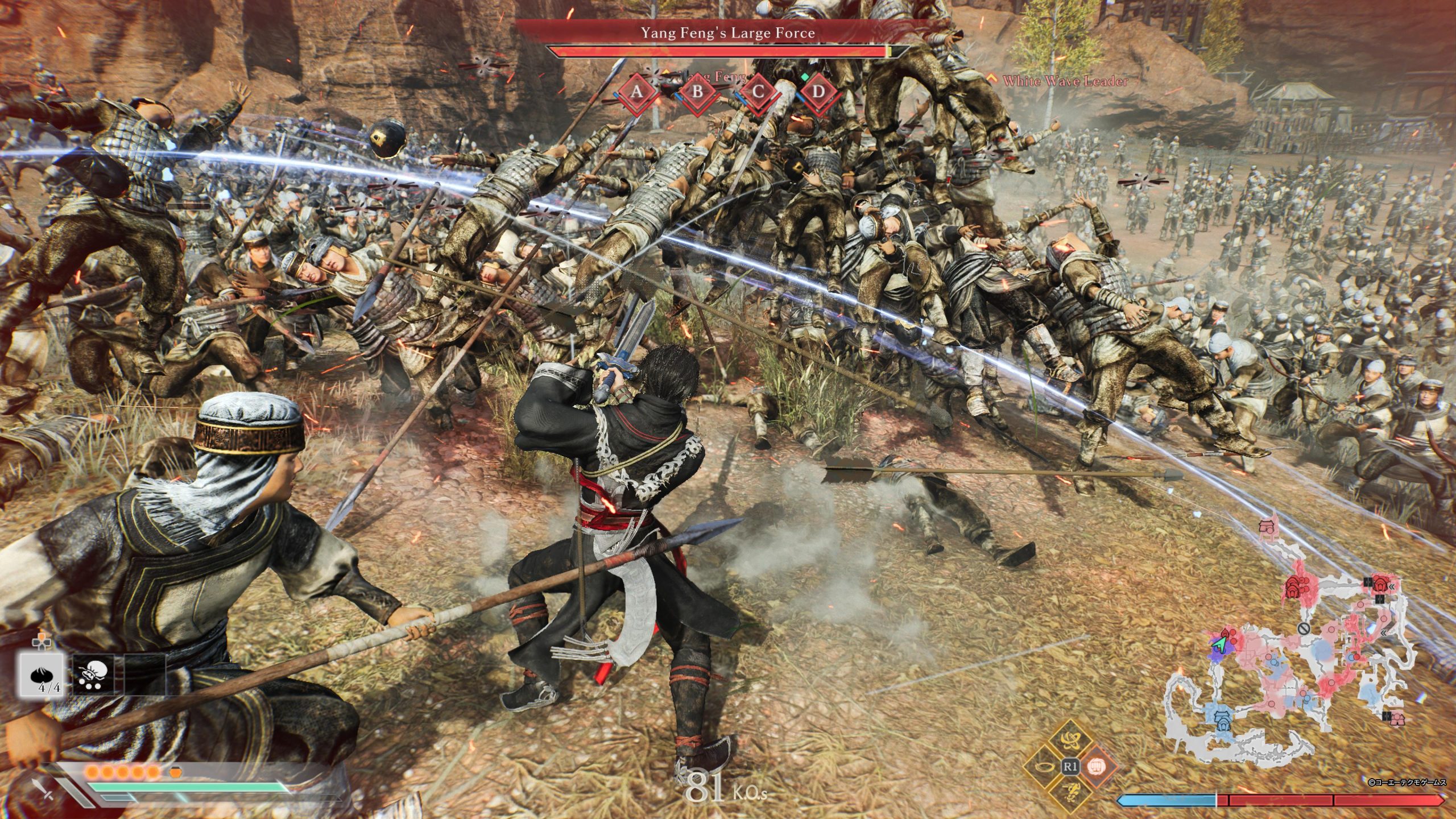Click the red diamond marker labeled B
1456x819 pixels.
click(697, 92)
